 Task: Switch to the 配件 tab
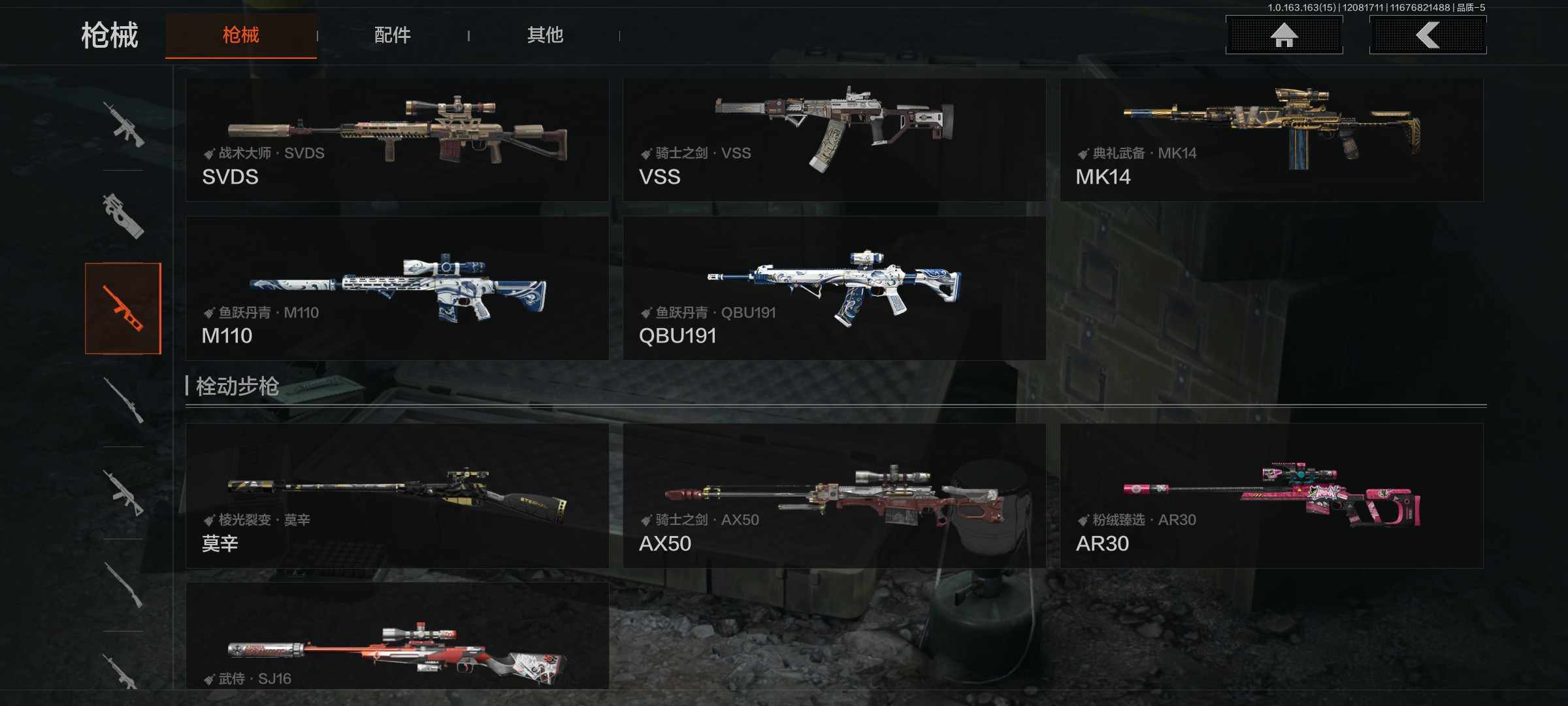coord(392,35)
